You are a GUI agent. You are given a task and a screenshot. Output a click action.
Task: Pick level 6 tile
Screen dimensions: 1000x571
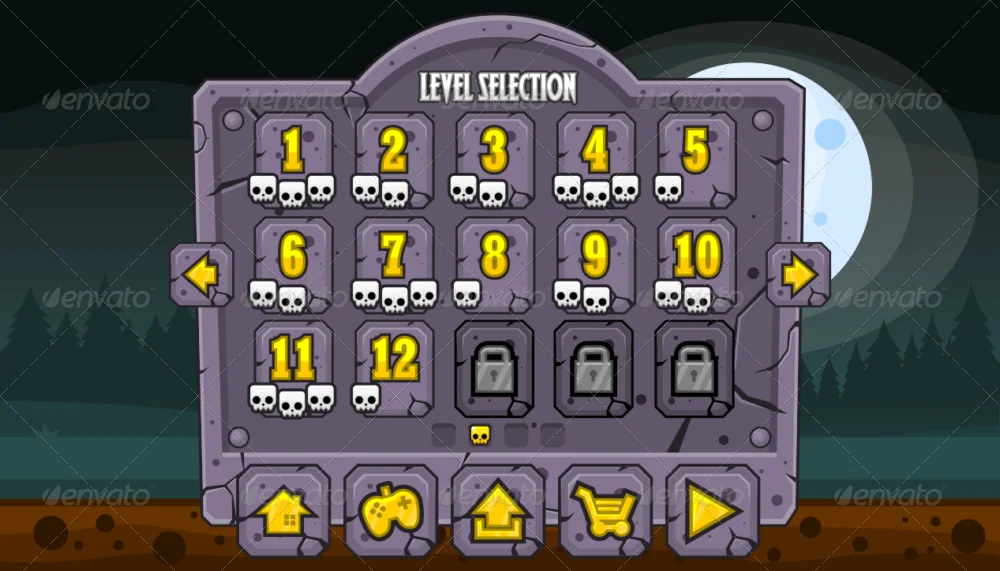[x=293, y=263]
